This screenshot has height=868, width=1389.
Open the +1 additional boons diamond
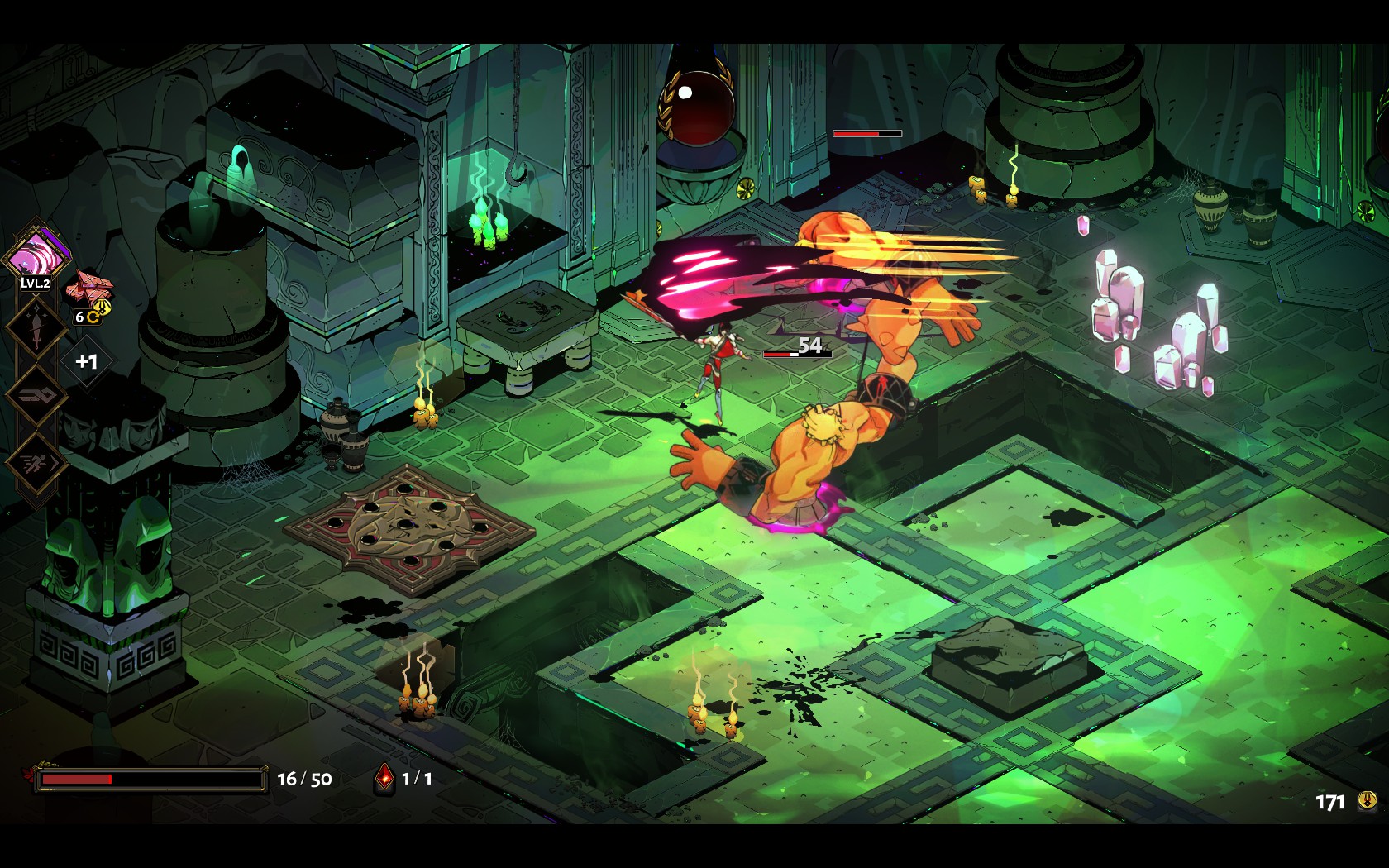click(x=86, y=361)
